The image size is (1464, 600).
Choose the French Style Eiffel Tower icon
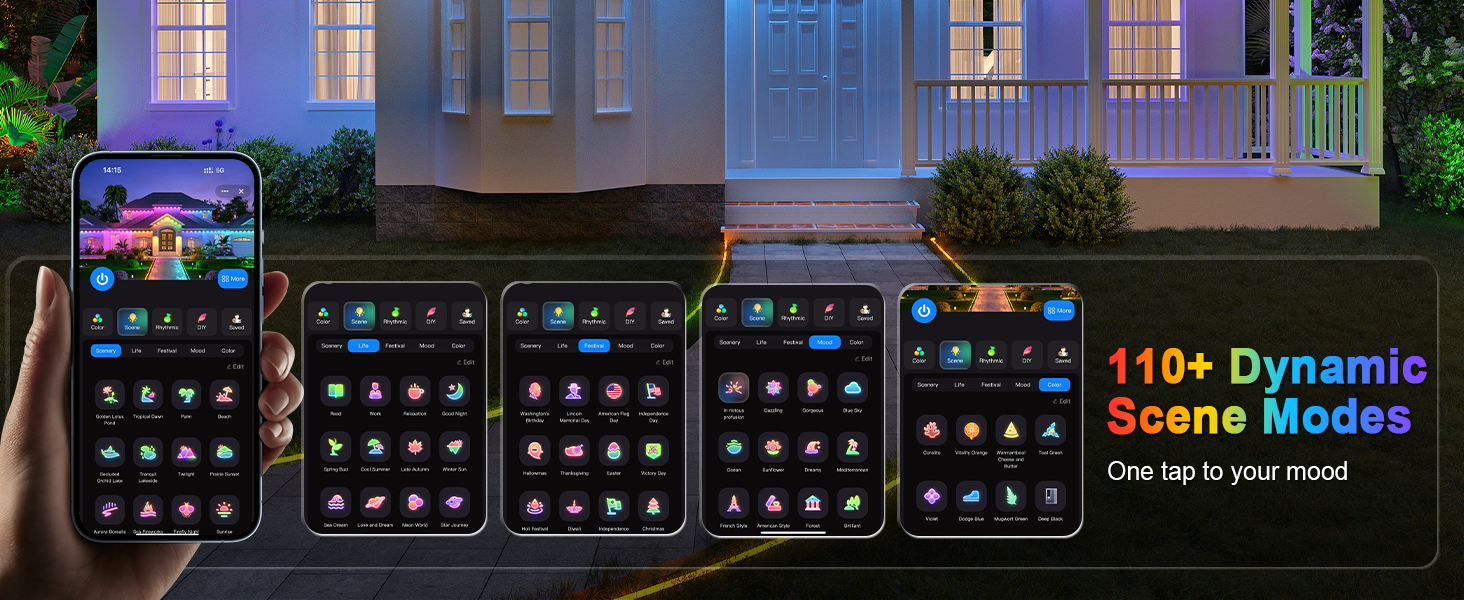click(733, 502)
